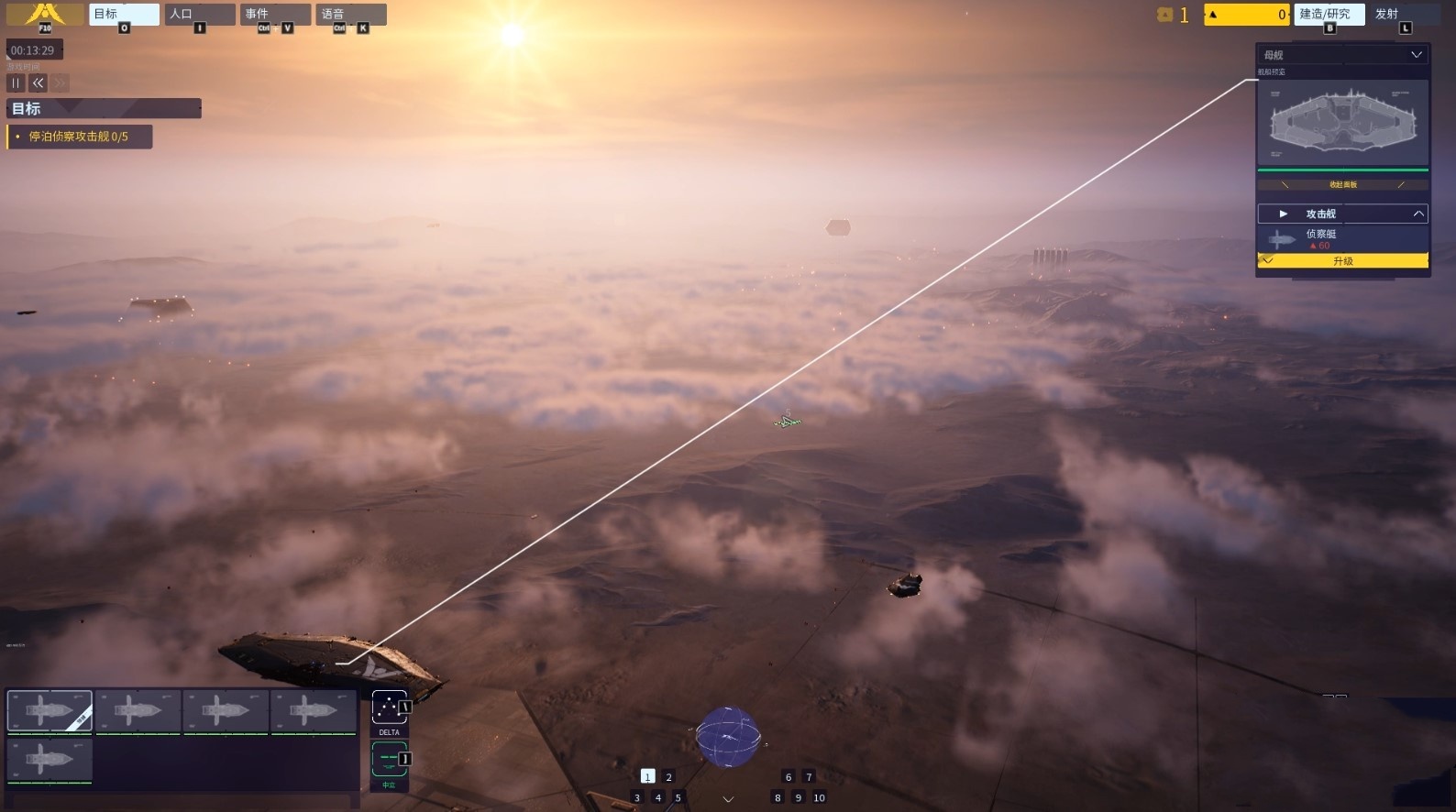This screenshot has width=1456, height=812.
Task: Collapse the panel with 收起面板
Action: 1342,184
